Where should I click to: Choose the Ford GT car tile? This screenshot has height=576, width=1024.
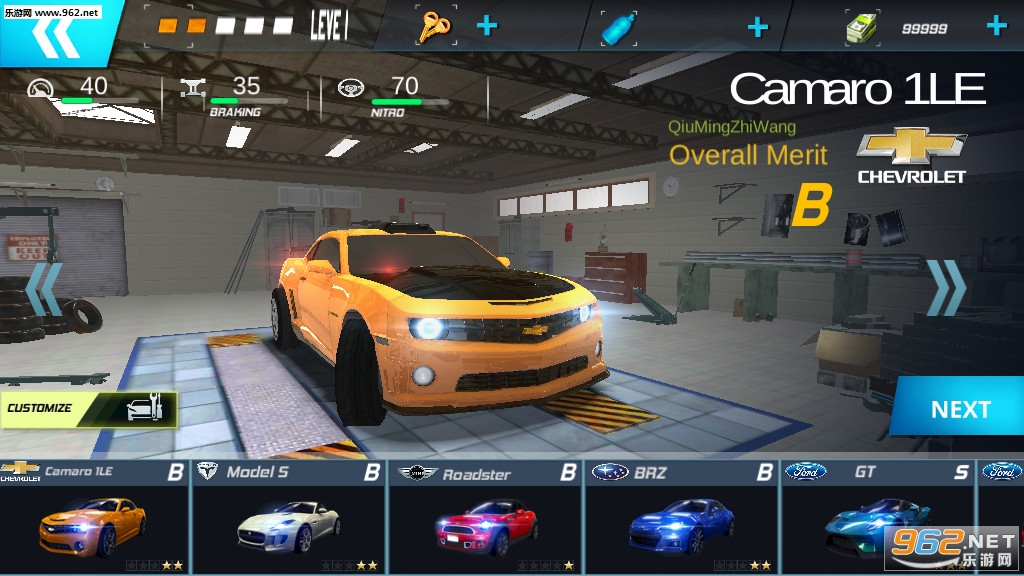(877, 516)
